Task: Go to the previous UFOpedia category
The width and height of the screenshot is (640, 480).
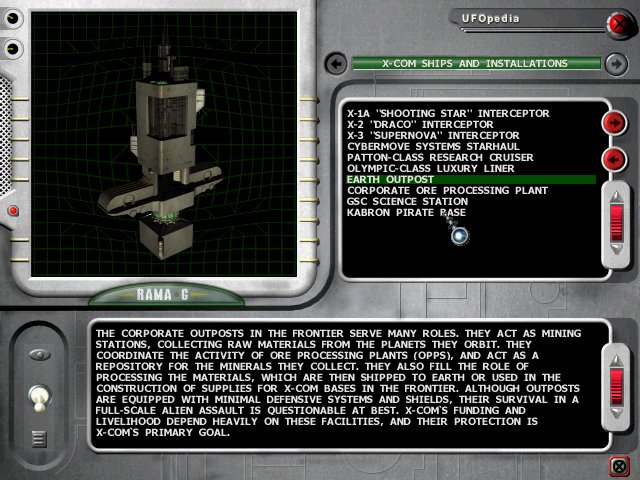Action: tap(336, 63)
